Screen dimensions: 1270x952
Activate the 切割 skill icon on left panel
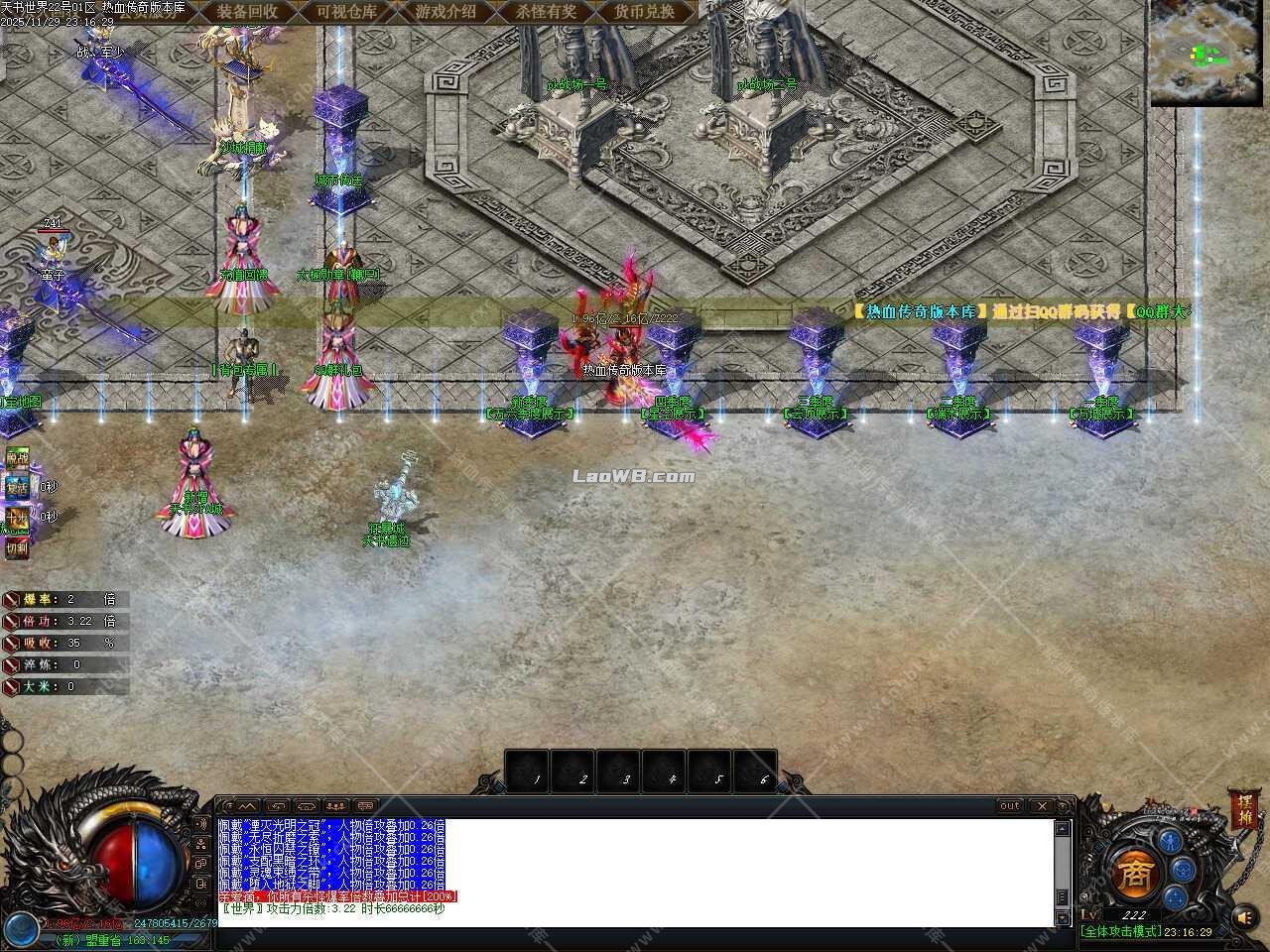pyautogui.click(x=17, y=546)
